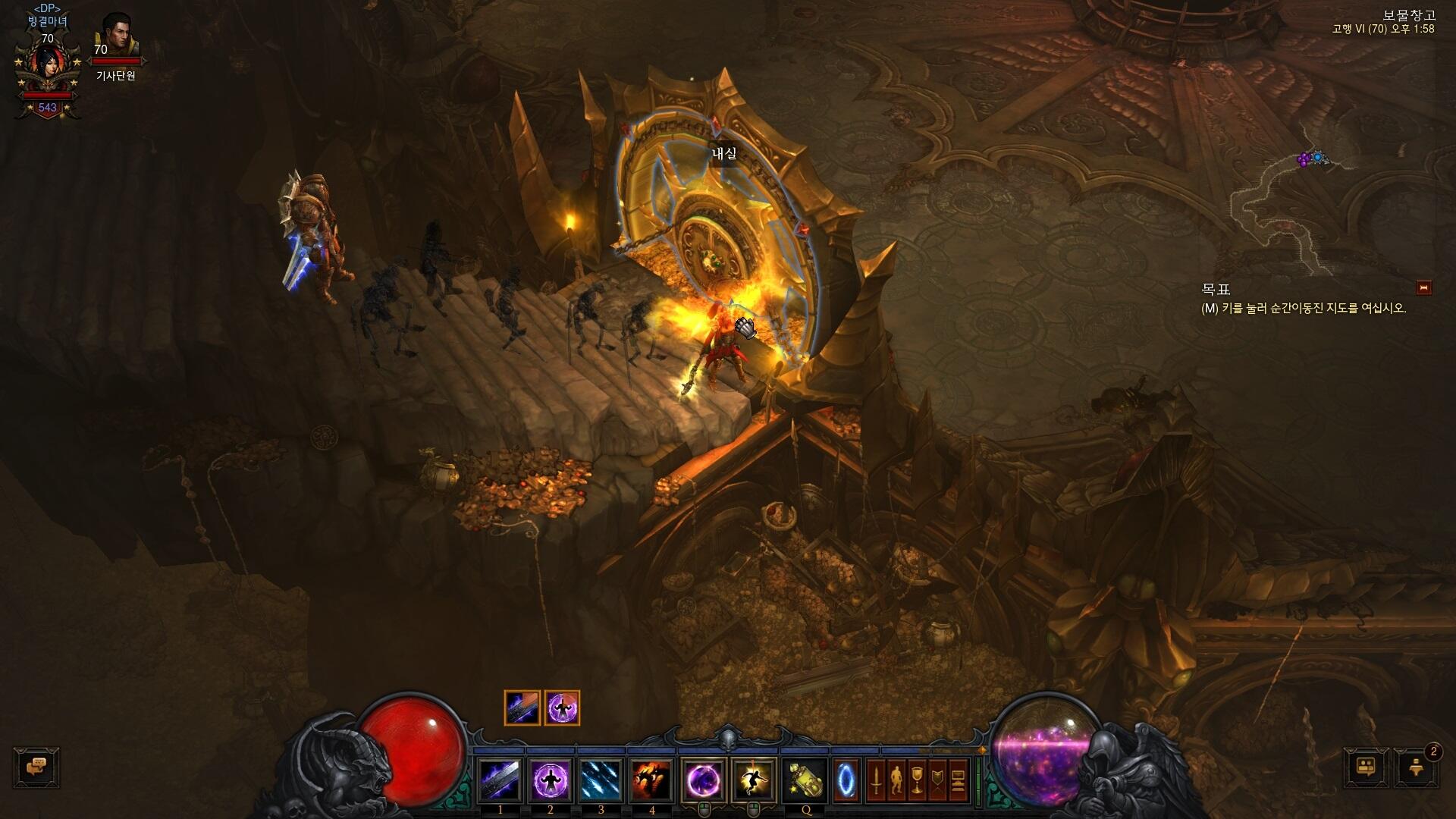The image size is (1456, 819).
Task: Open the social friends list button
Action: [x=1367, y=767]
